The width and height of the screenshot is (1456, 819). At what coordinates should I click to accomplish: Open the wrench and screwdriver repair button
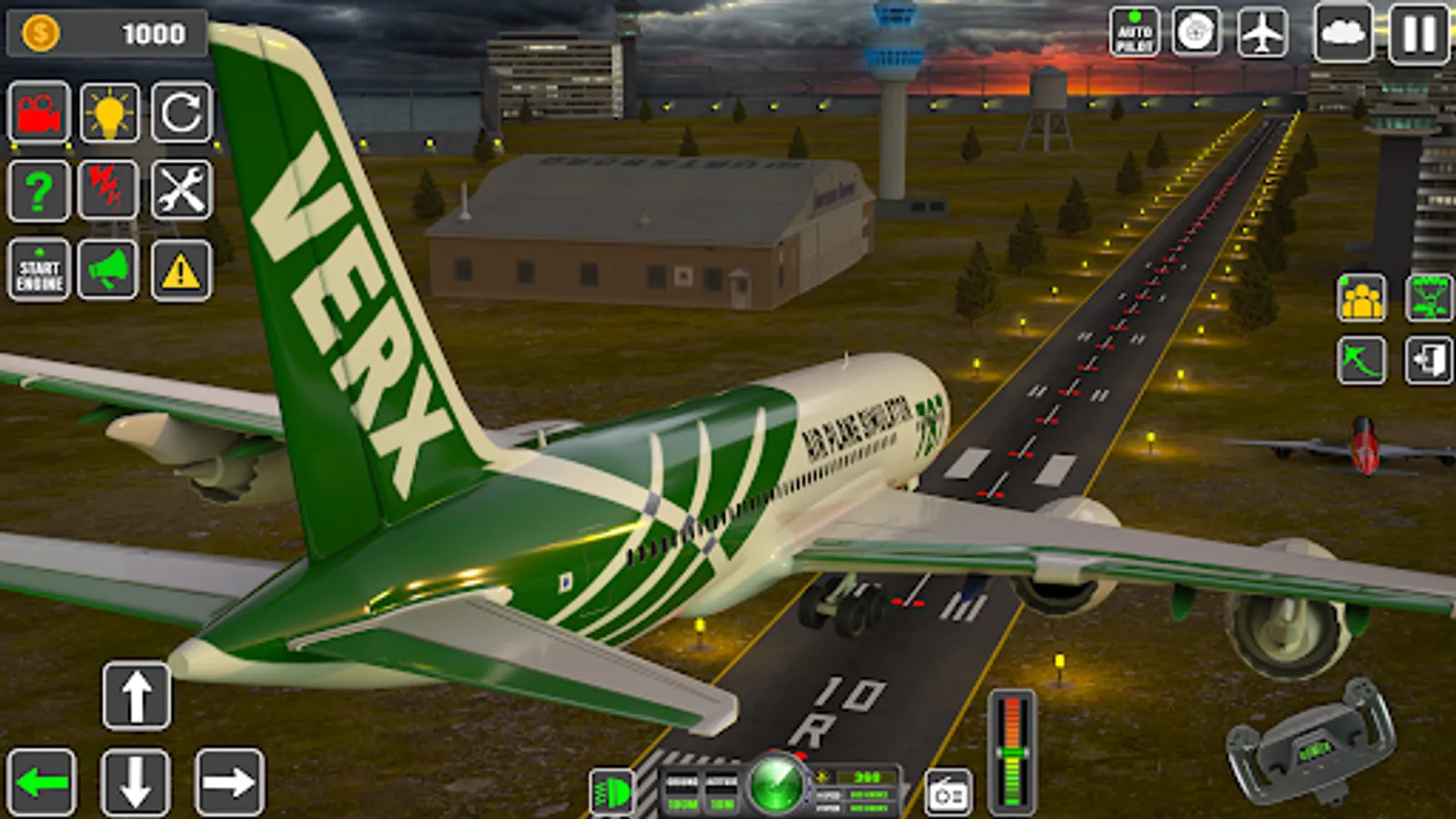pos(181,191)
